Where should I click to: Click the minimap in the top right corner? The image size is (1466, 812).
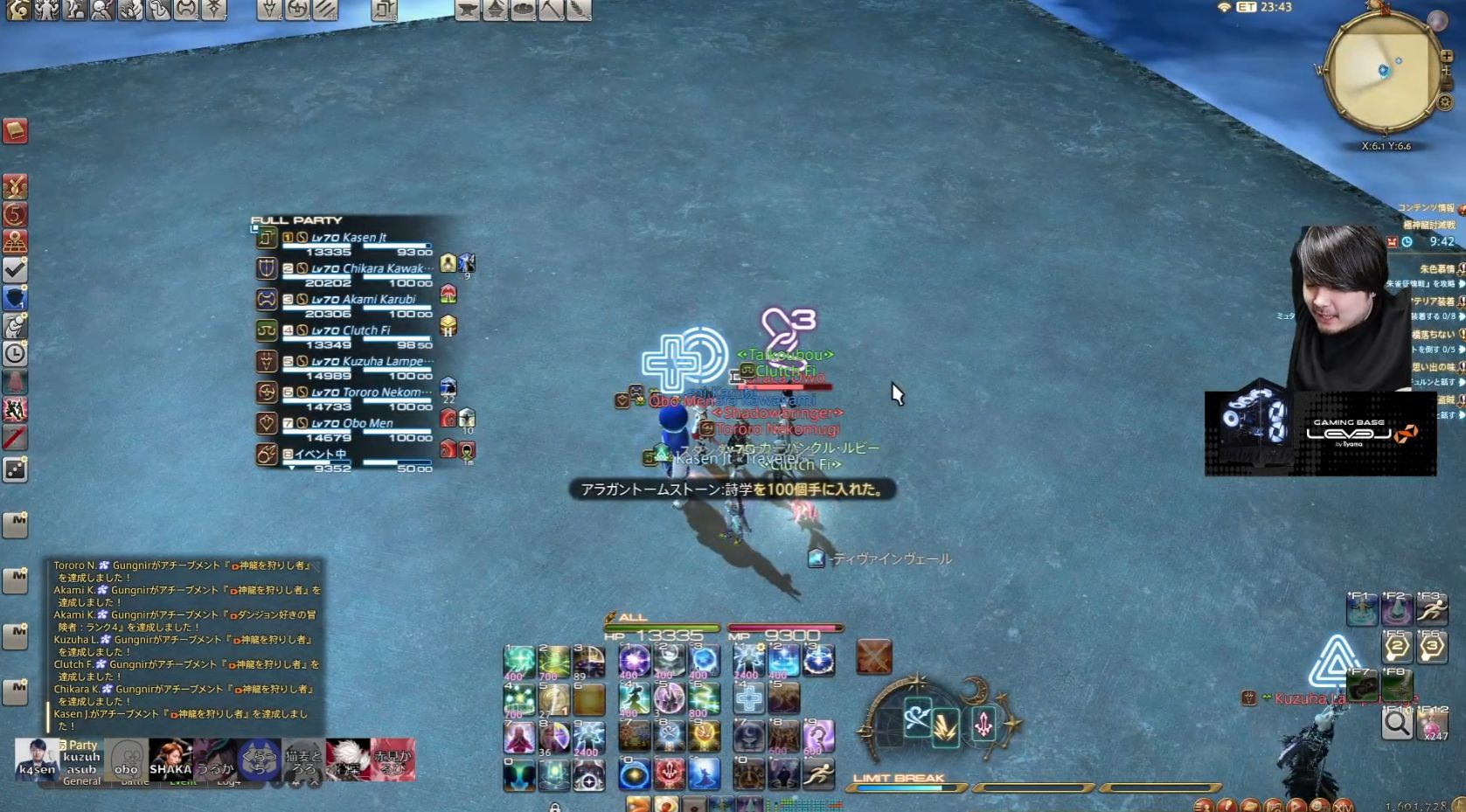coord(1386,72)
